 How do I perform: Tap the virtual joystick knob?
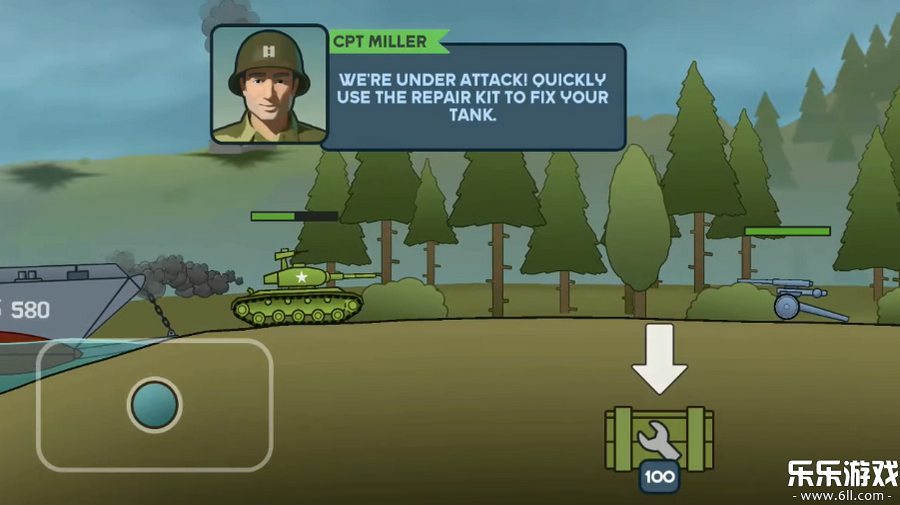click(155, 405)
